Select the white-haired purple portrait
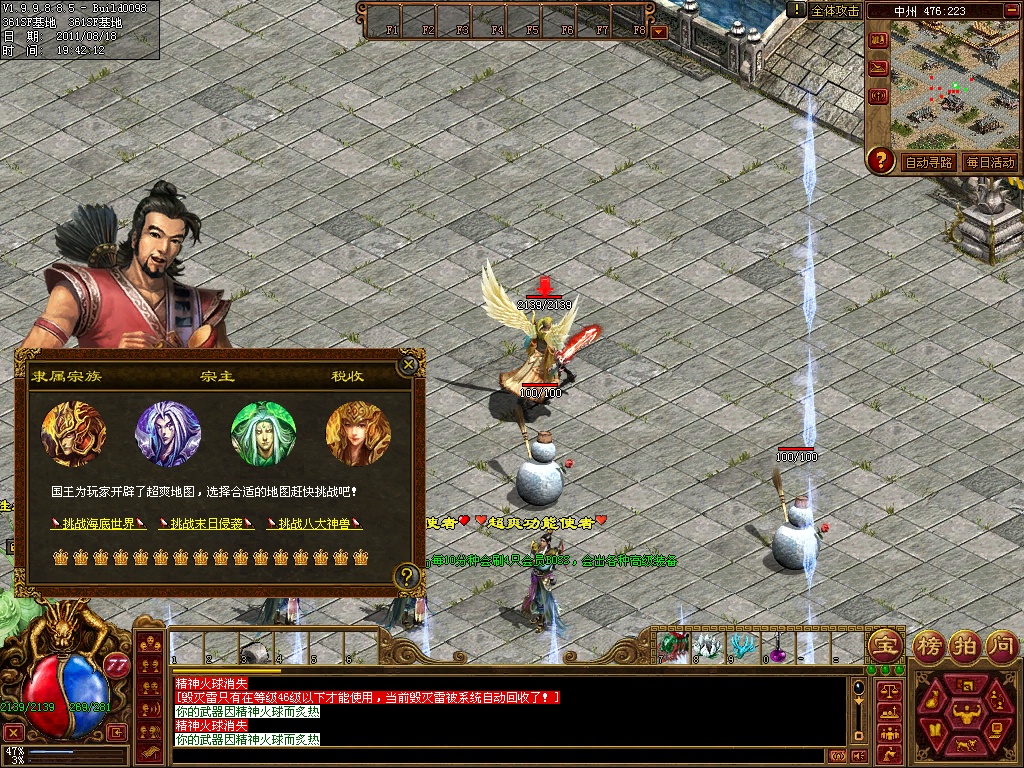The height and width of the screenshot is (768, 1024). coord(168,434)
